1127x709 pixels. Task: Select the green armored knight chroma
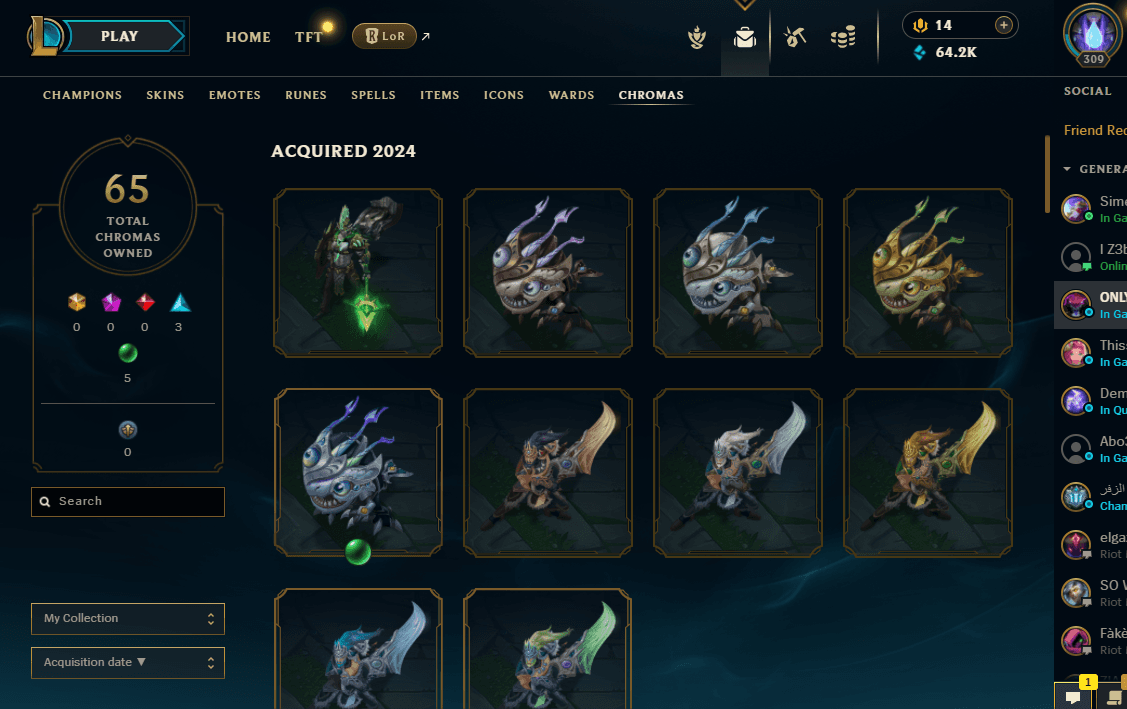tap(358, 273)
